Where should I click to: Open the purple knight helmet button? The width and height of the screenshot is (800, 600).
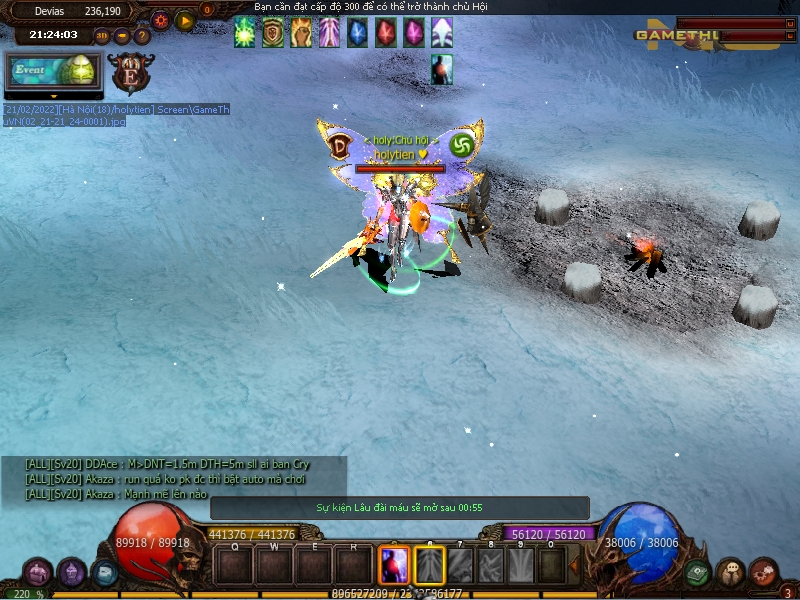[x=71, y=573]
